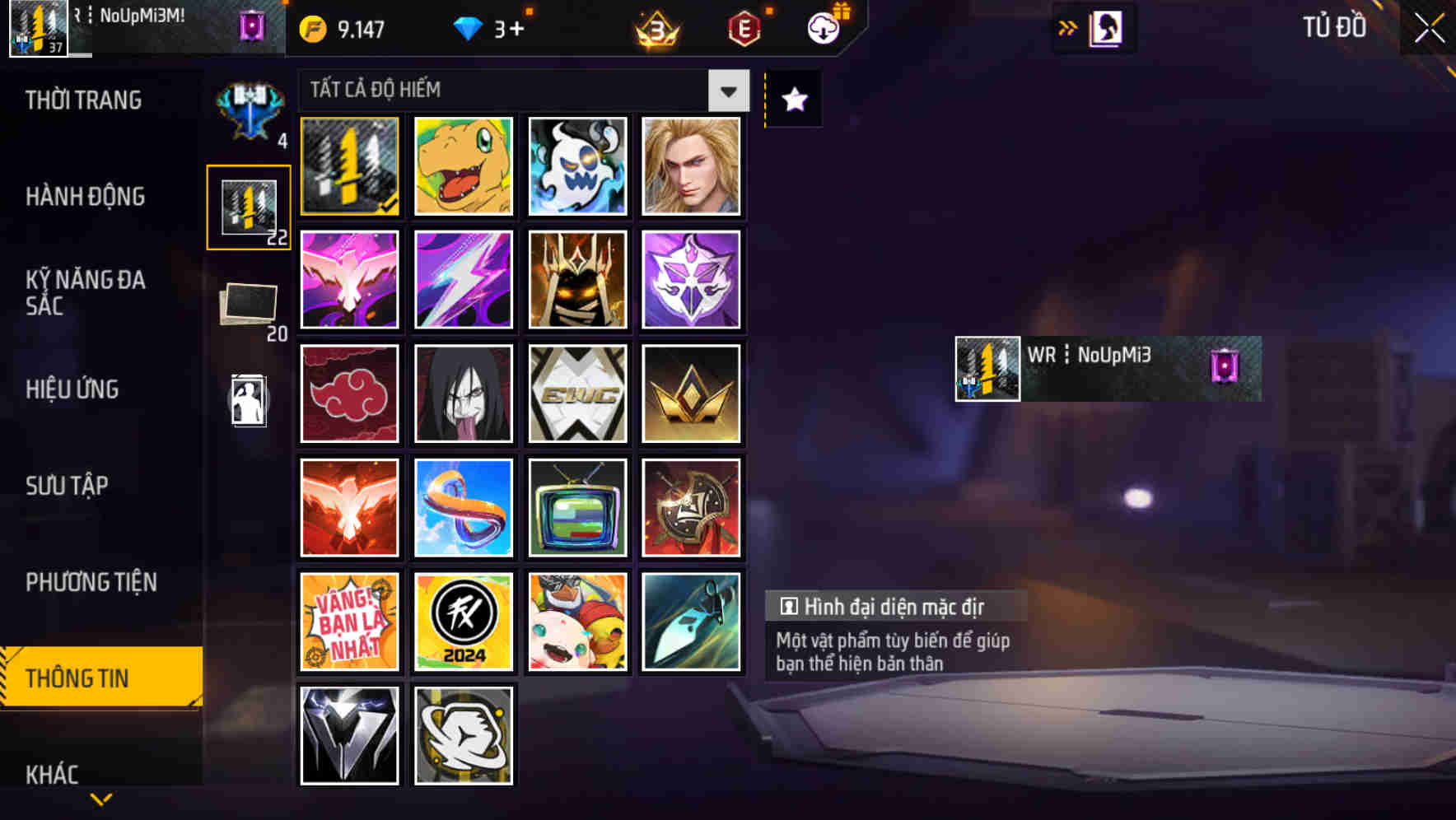
Task: Select the Akatsuki red cloud avatar
Action: click(349, 394)
